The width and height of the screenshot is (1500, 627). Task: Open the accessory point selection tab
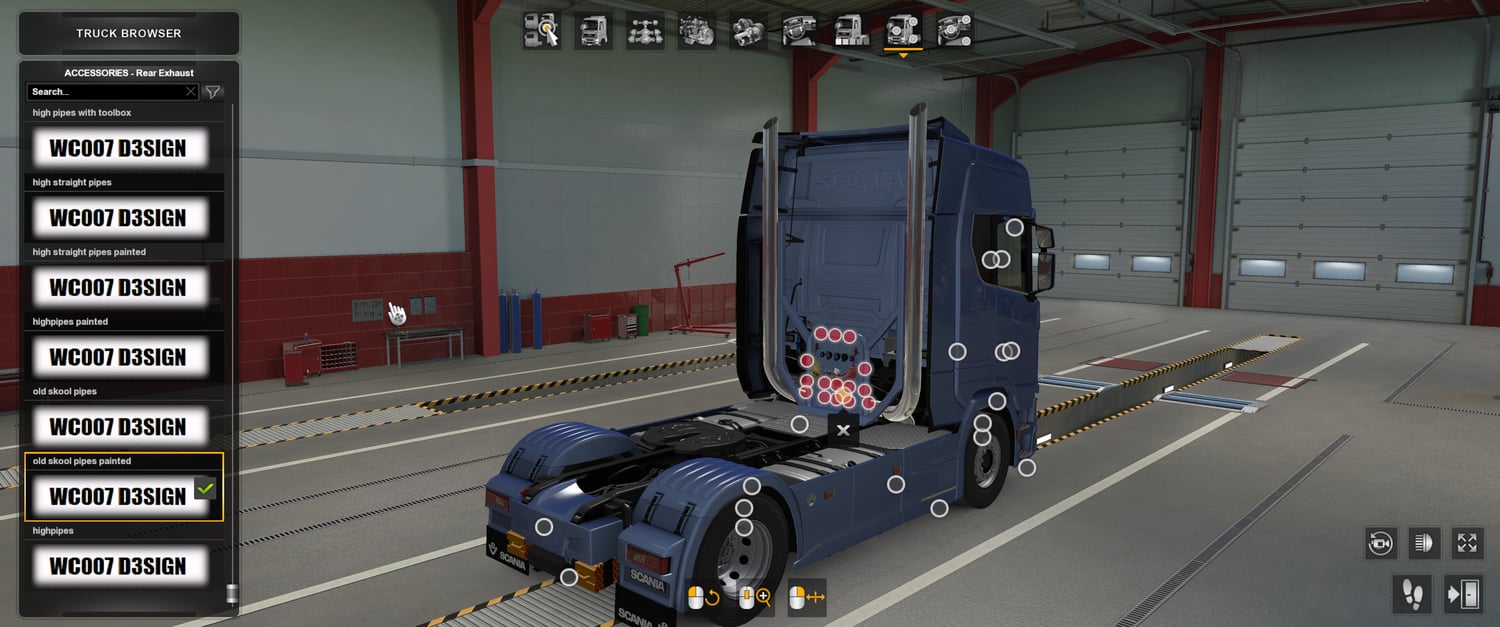point(541,30)
